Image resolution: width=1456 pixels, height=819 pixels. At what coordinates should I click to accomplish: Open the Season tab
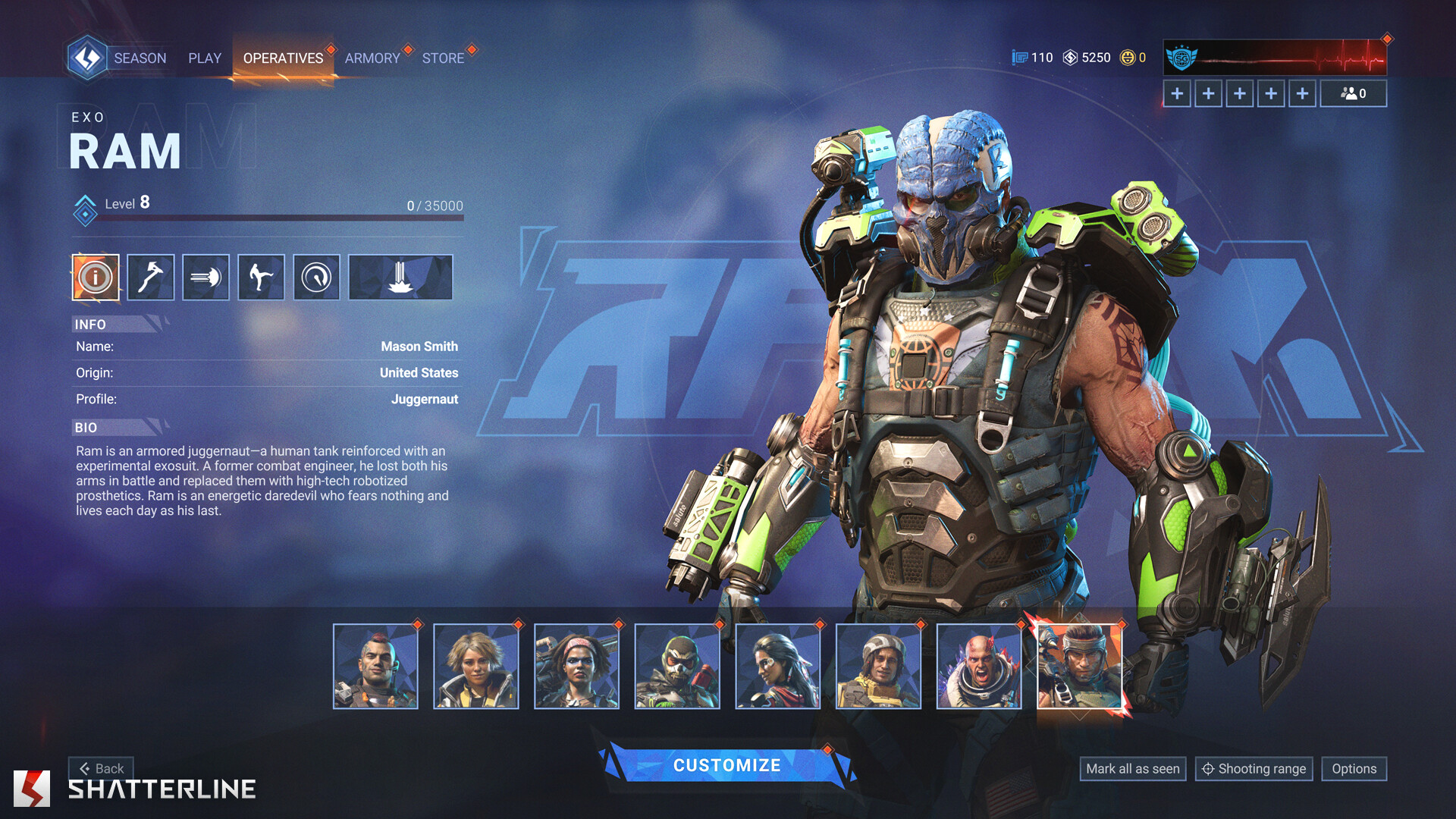tap(140, 58)
